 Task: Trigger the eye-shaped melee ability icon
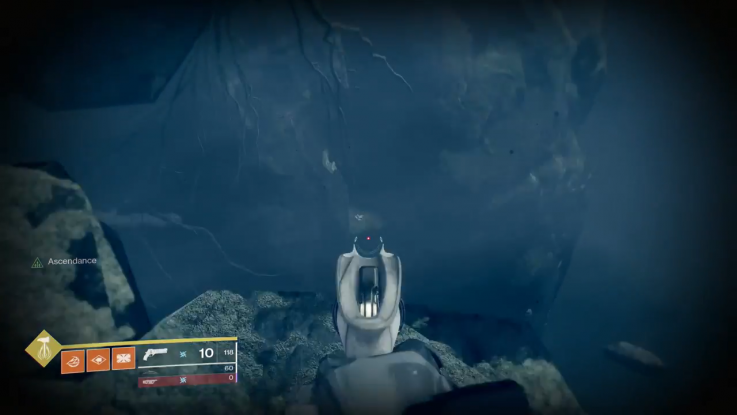98,359
